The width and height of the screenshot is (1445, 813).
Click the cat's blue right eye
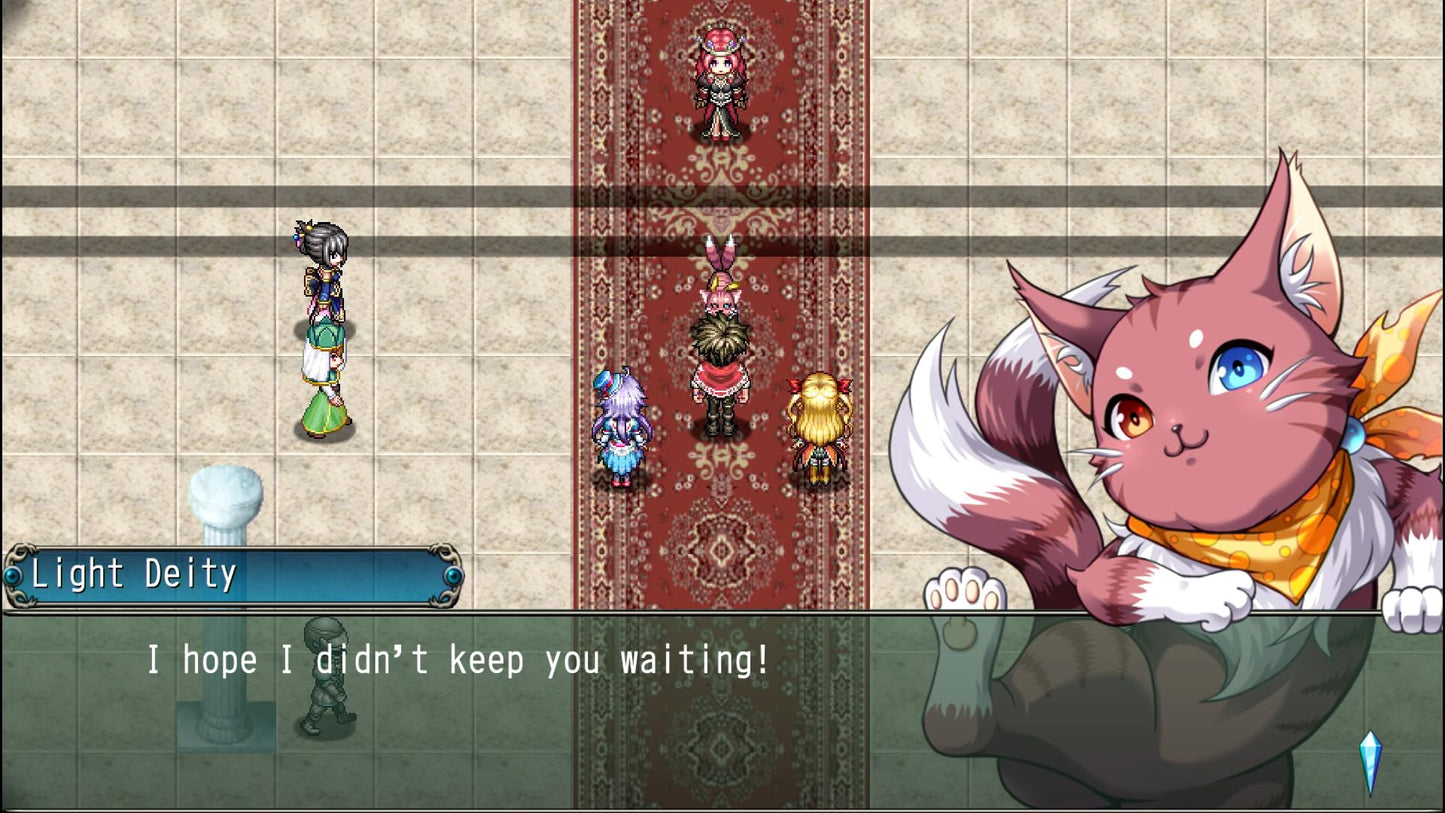(x=1240, y=368)
